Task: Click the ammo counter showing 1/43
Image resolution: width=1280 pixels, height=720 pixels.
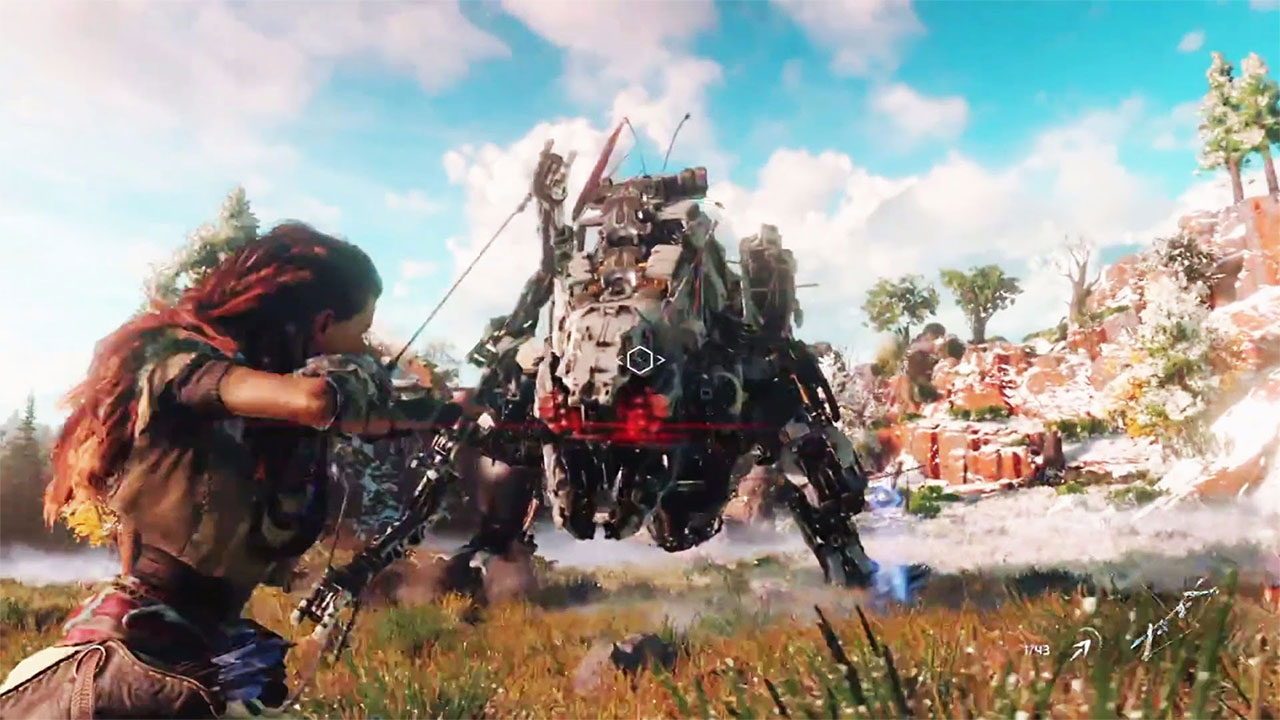Action: [1038, 650]
